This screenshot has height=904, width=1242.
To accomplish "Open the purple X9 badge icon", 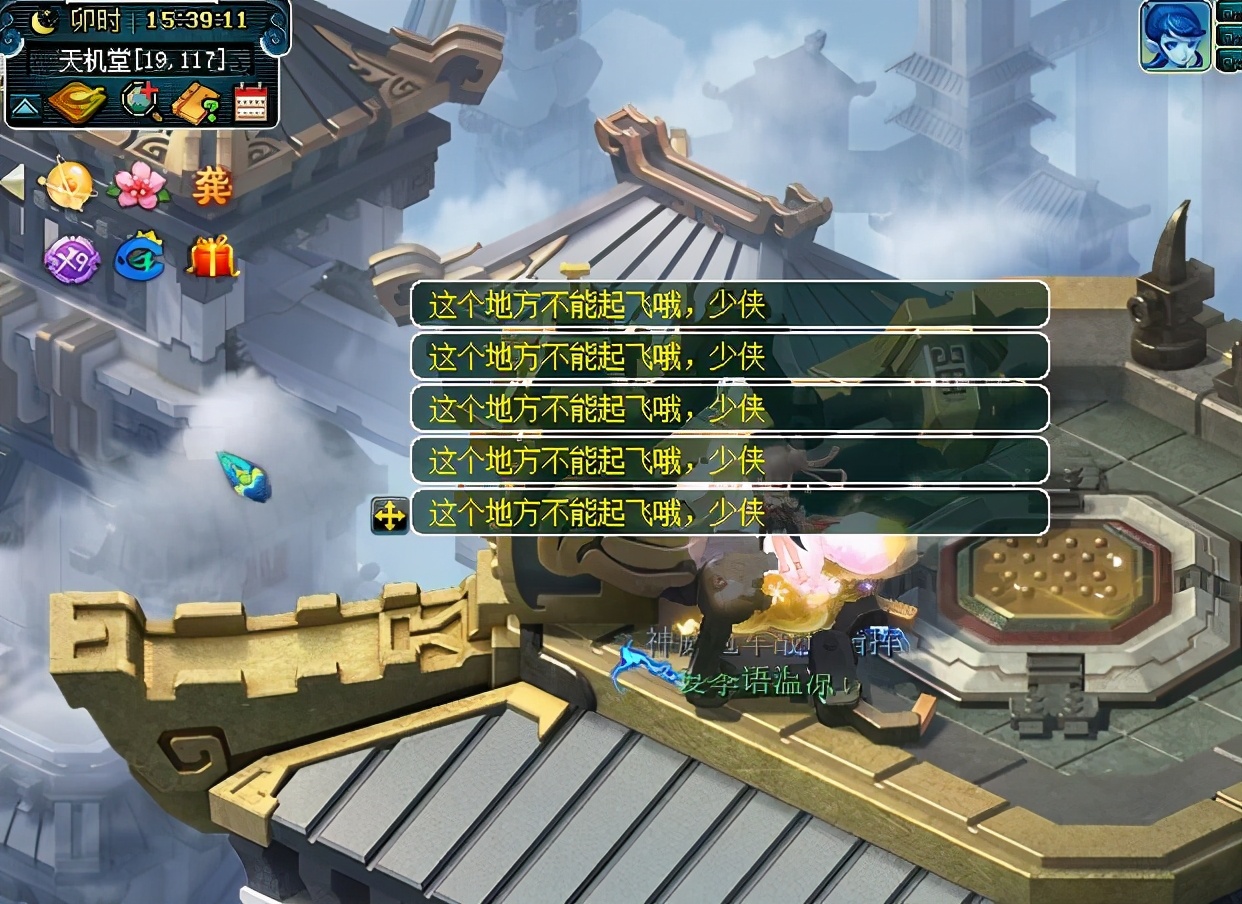I will 71,258.
